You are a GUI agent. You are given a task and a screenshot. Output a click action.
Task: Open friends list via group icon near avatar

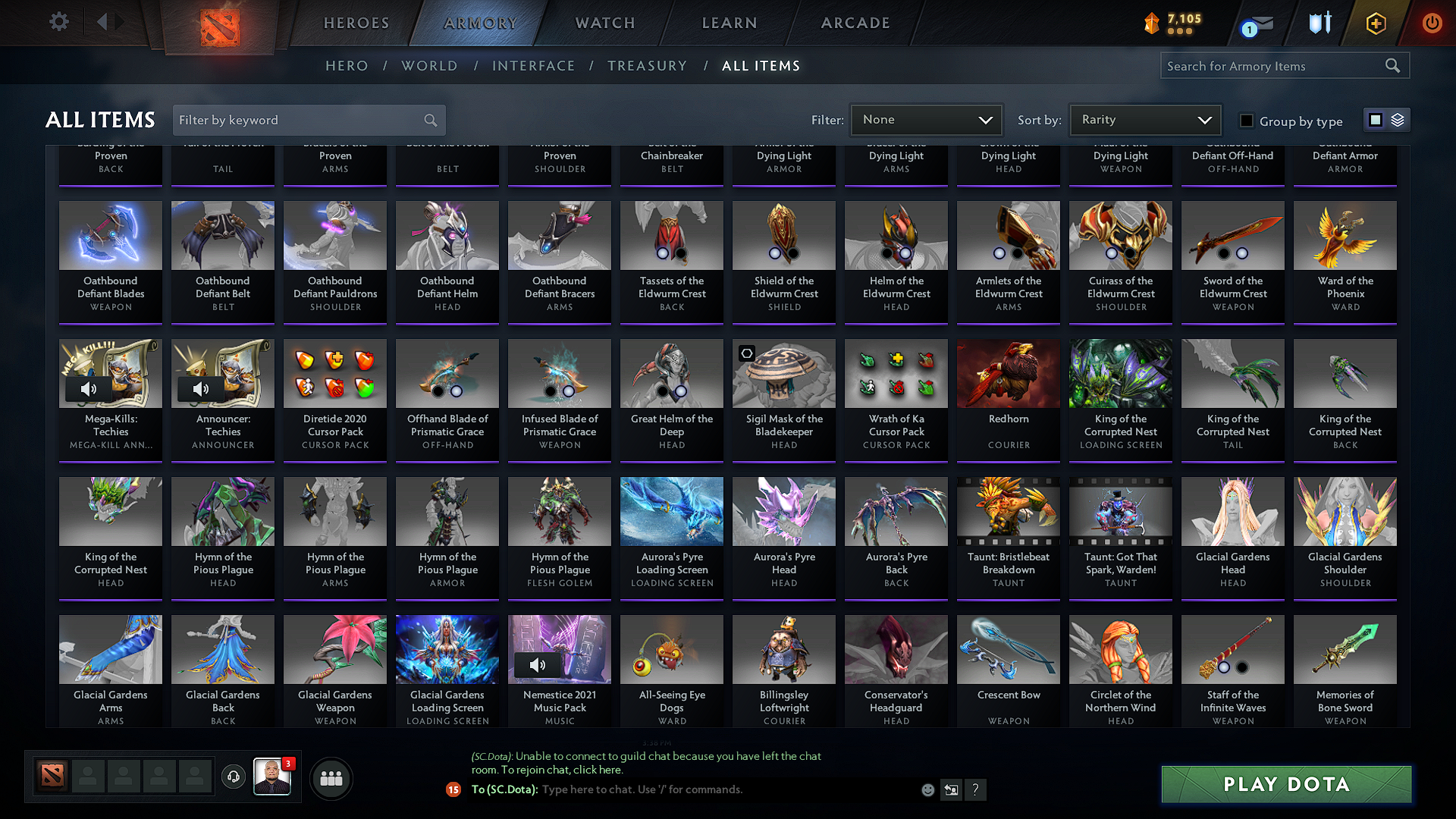pyautogui.click(x=331, y=778)
